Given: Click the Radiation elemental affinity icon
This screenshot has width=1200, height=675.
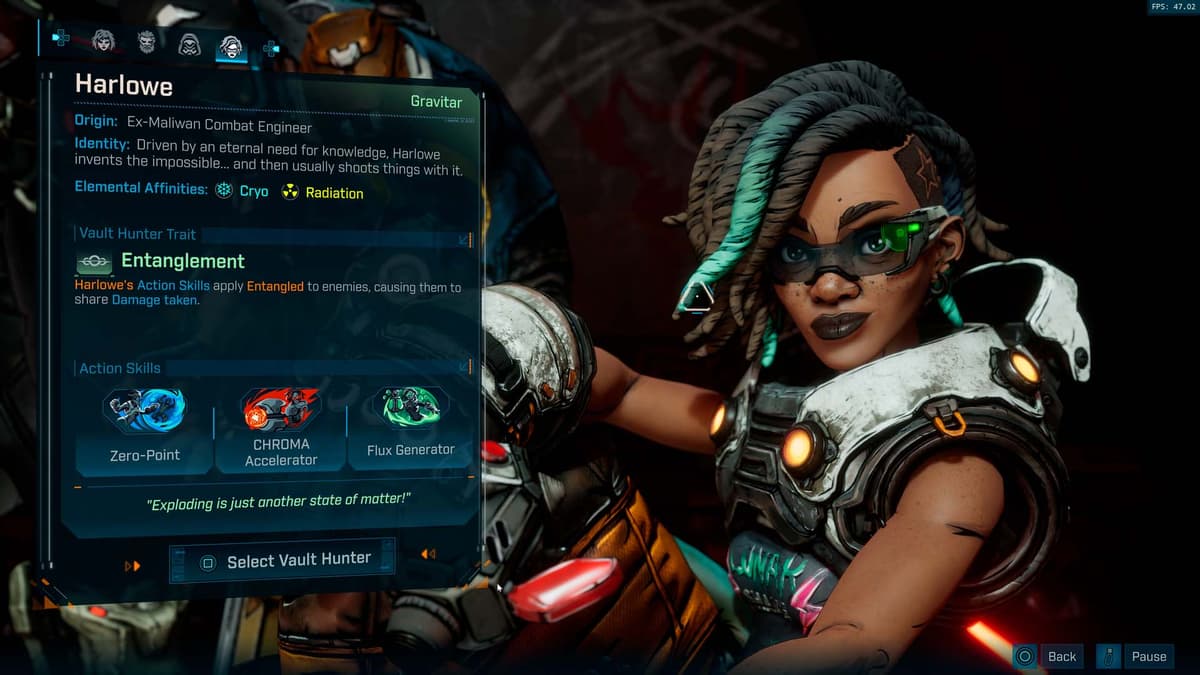Looking at the screenshot, I should pyautogui.click(x=290, y=191).
